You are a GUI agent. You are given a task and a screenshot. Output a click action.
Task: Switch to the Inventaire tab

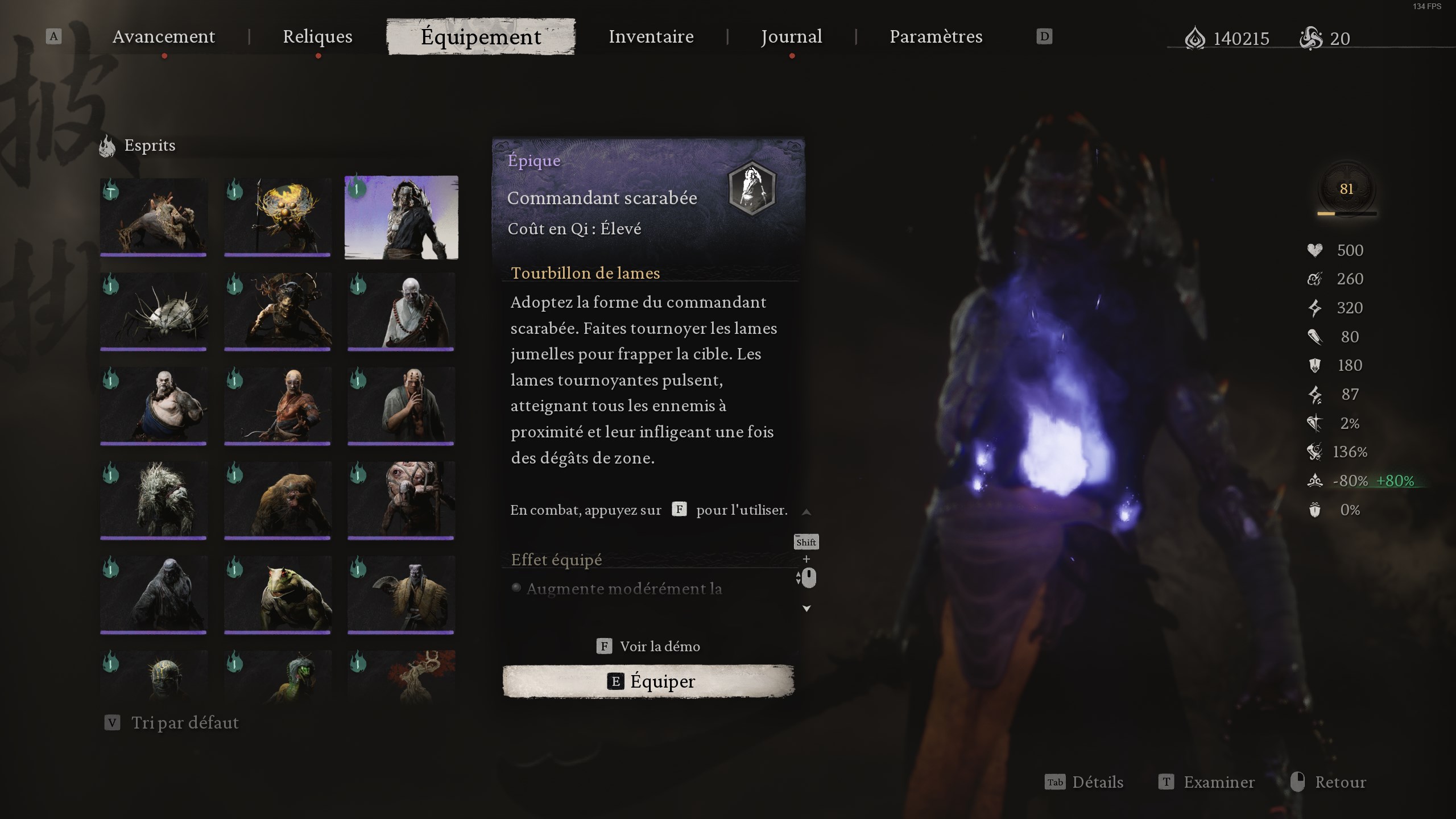[x=651, y=36]
